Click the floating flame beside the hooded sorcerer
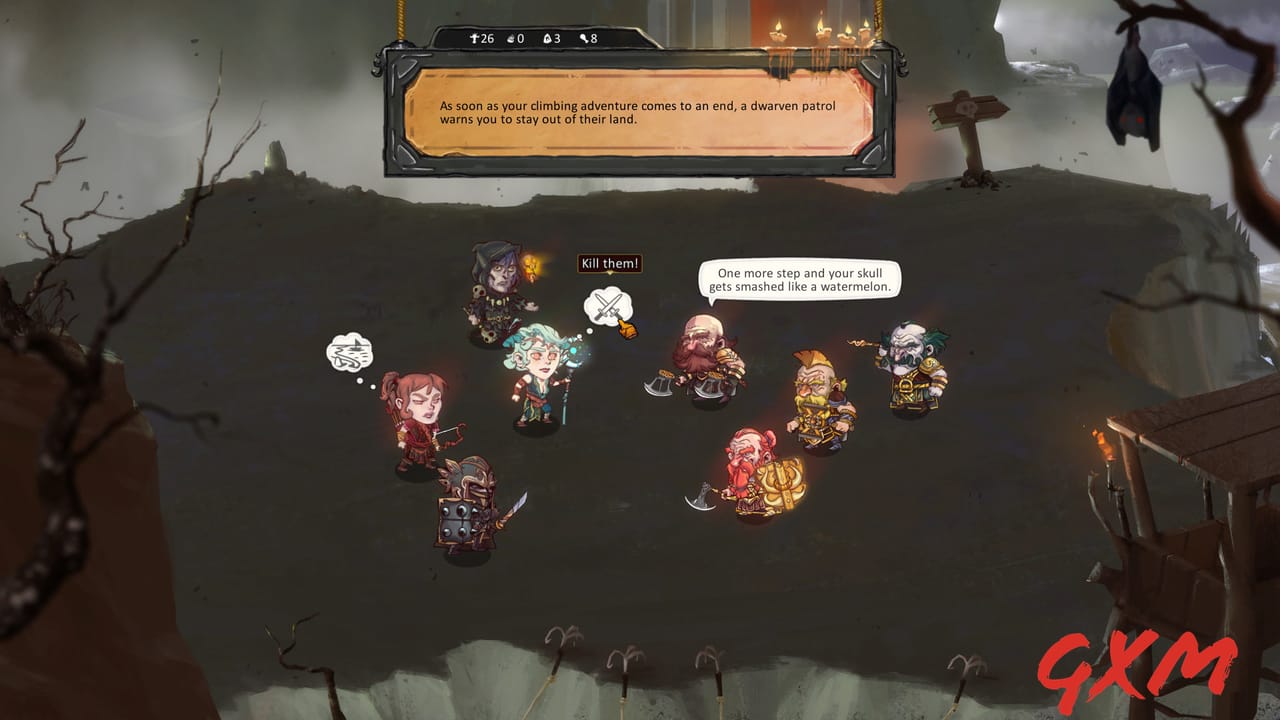The height and width of the screenshot is (720, 1280). (x=532, y=268)
